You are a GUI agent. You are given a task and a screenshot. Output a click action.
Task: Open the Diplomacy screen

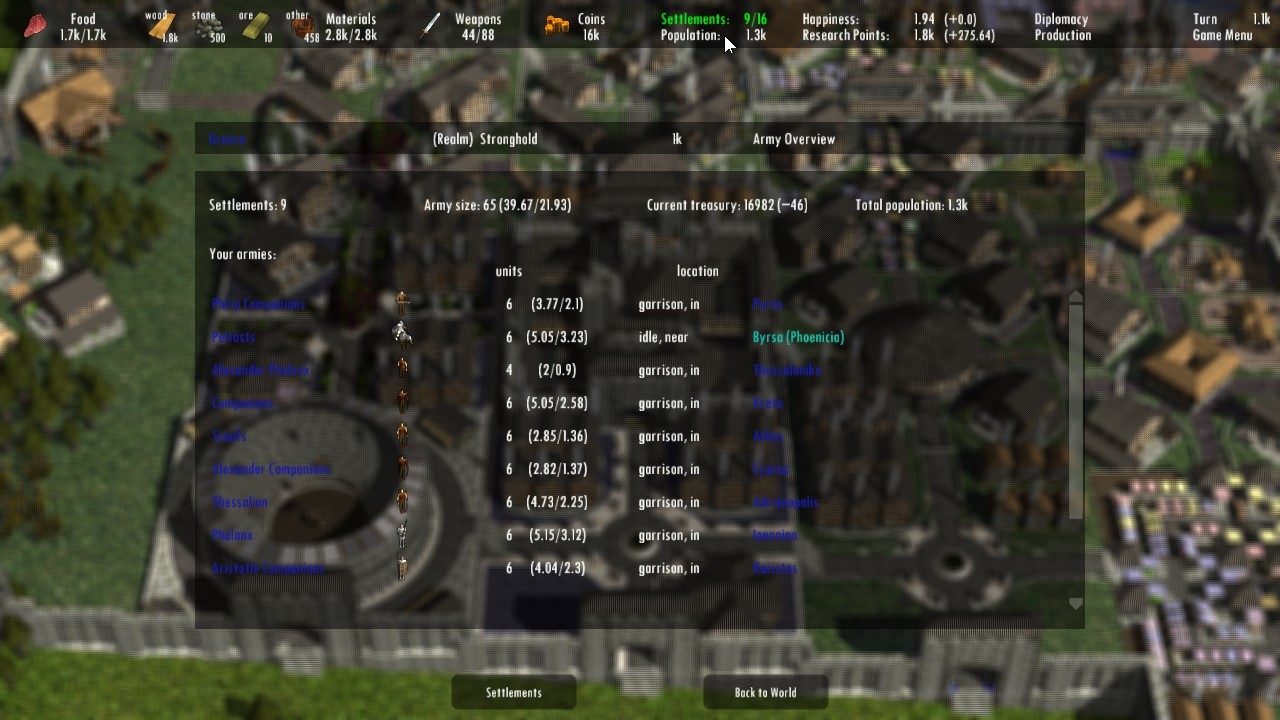click(x=1060, y=18)
